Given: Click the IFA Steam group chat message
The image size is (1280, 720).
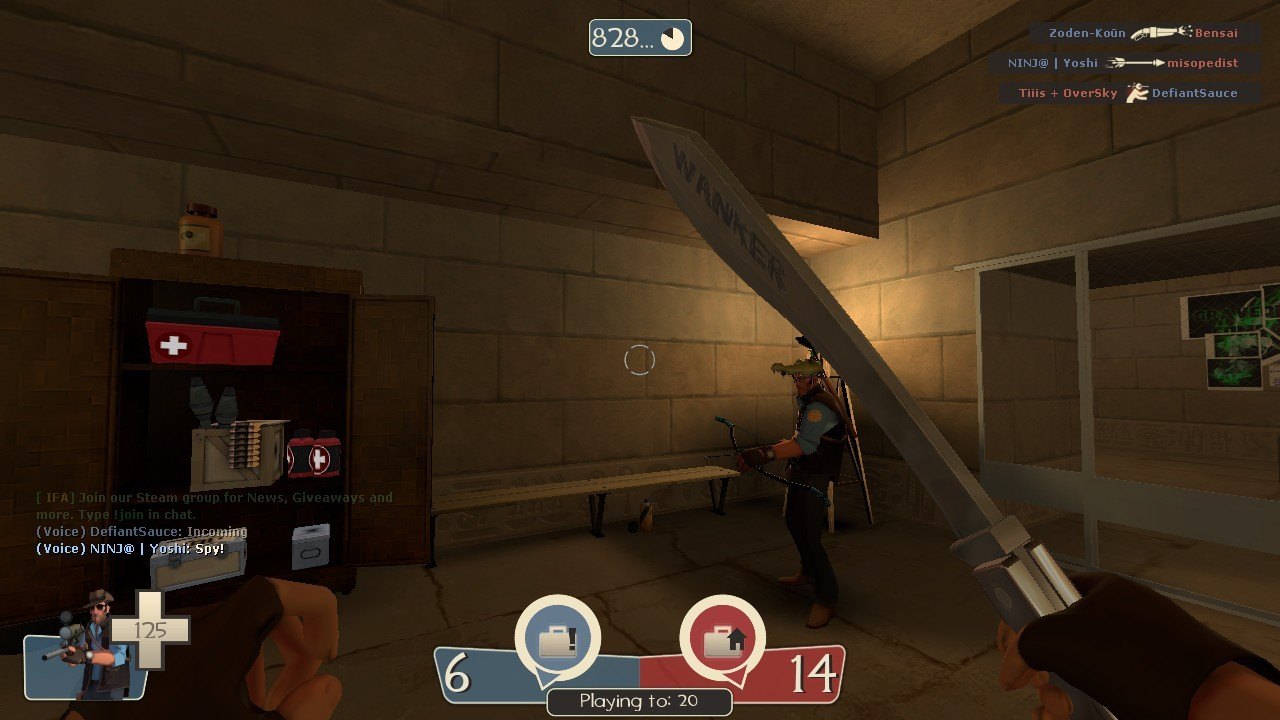Looking at the screenshot, I should [214, 505].
